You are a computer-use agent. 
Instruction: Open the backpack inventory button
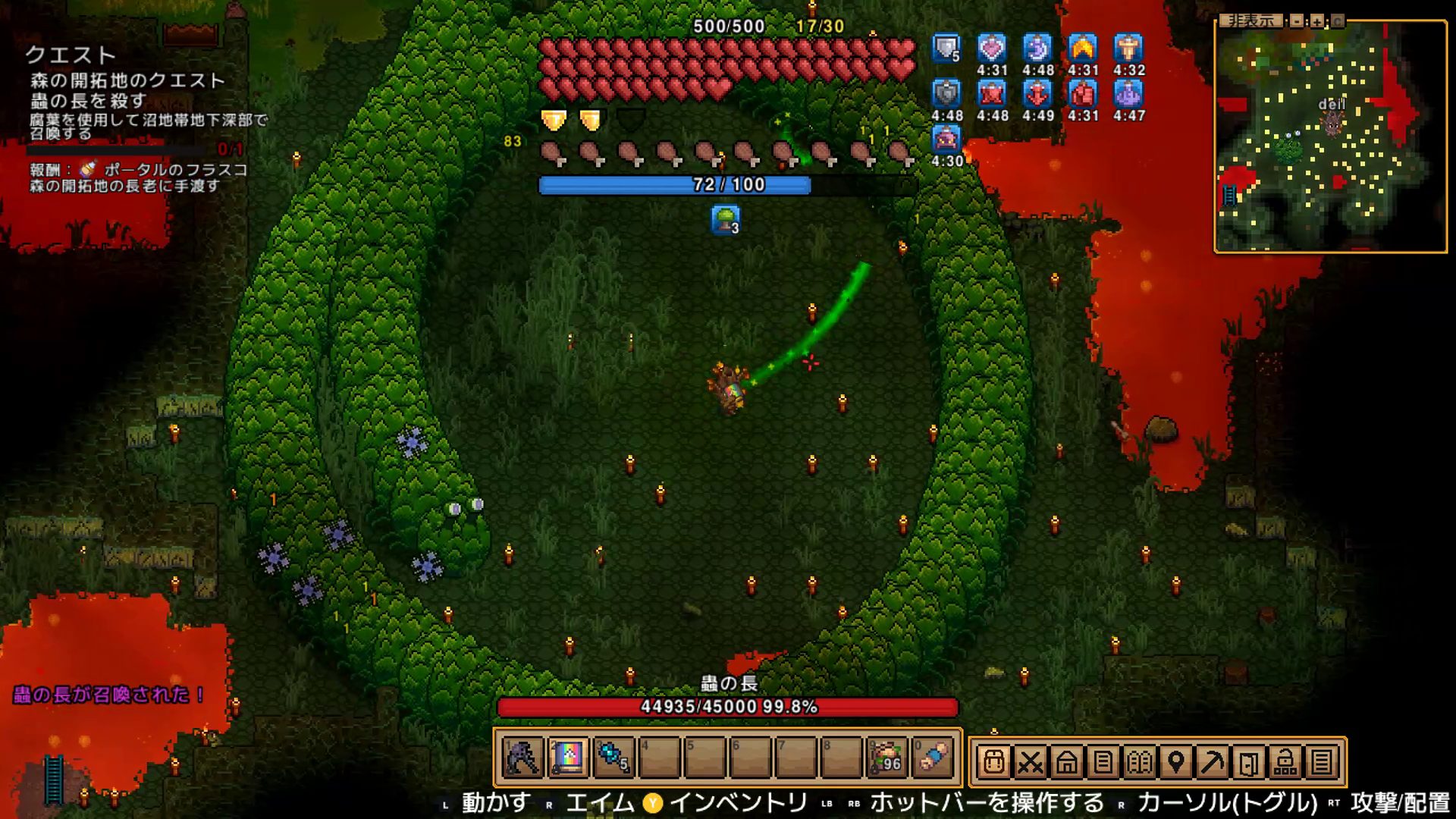tap(993, 761)
